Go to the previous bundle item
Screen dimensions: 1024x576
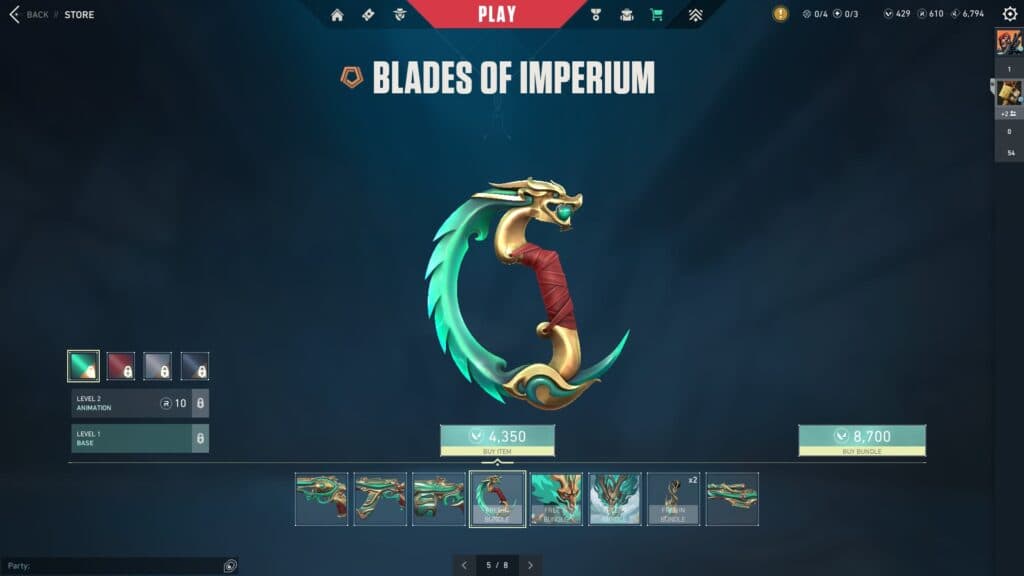pos(464,565)
